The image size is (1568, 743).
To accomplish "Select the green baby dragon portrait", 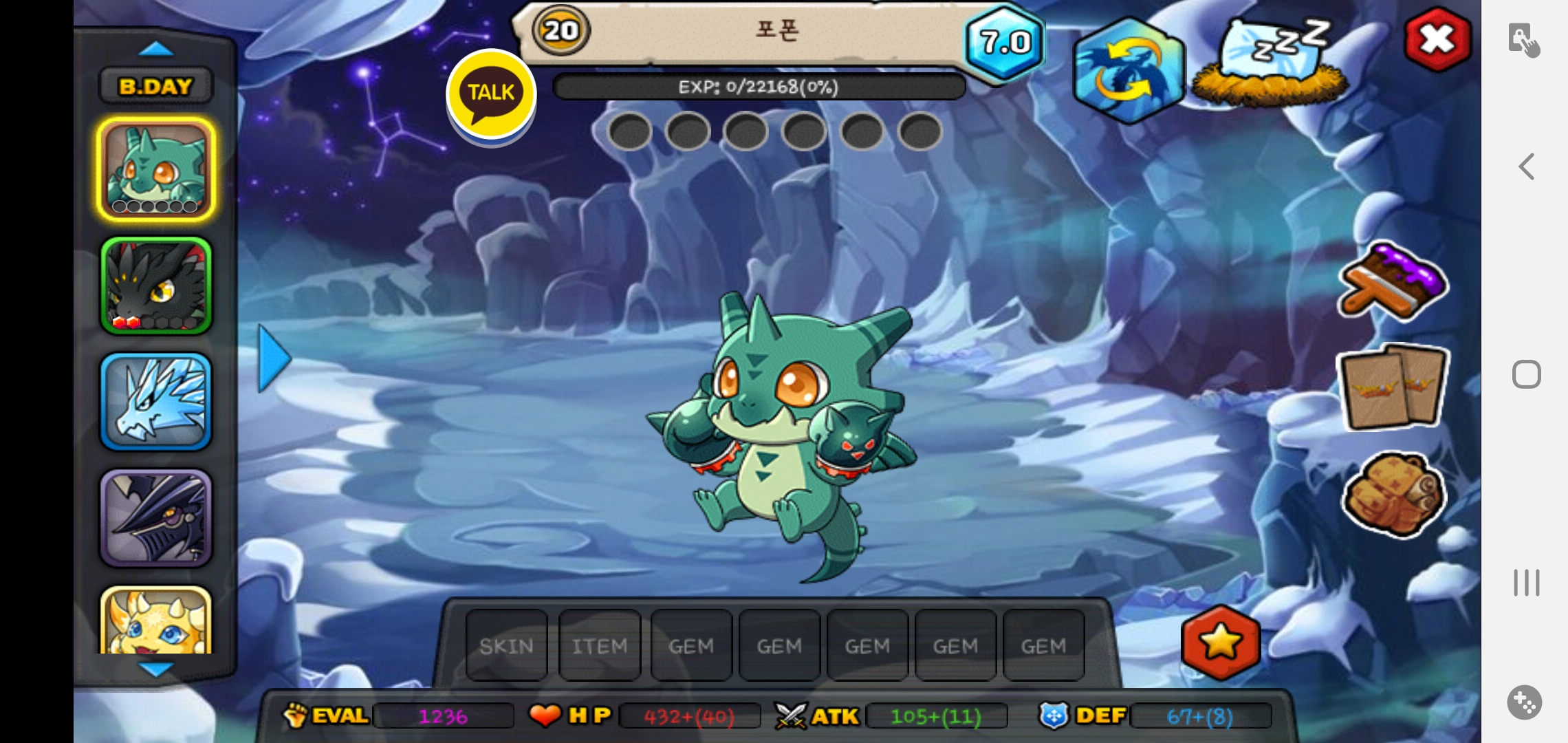I will click(156, 169).
